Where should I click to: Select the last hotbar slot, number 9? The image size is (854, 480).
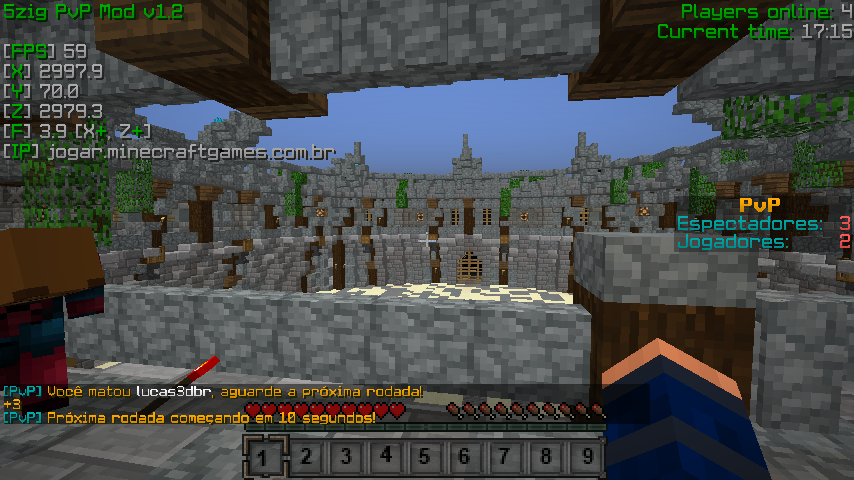(587, 458)
